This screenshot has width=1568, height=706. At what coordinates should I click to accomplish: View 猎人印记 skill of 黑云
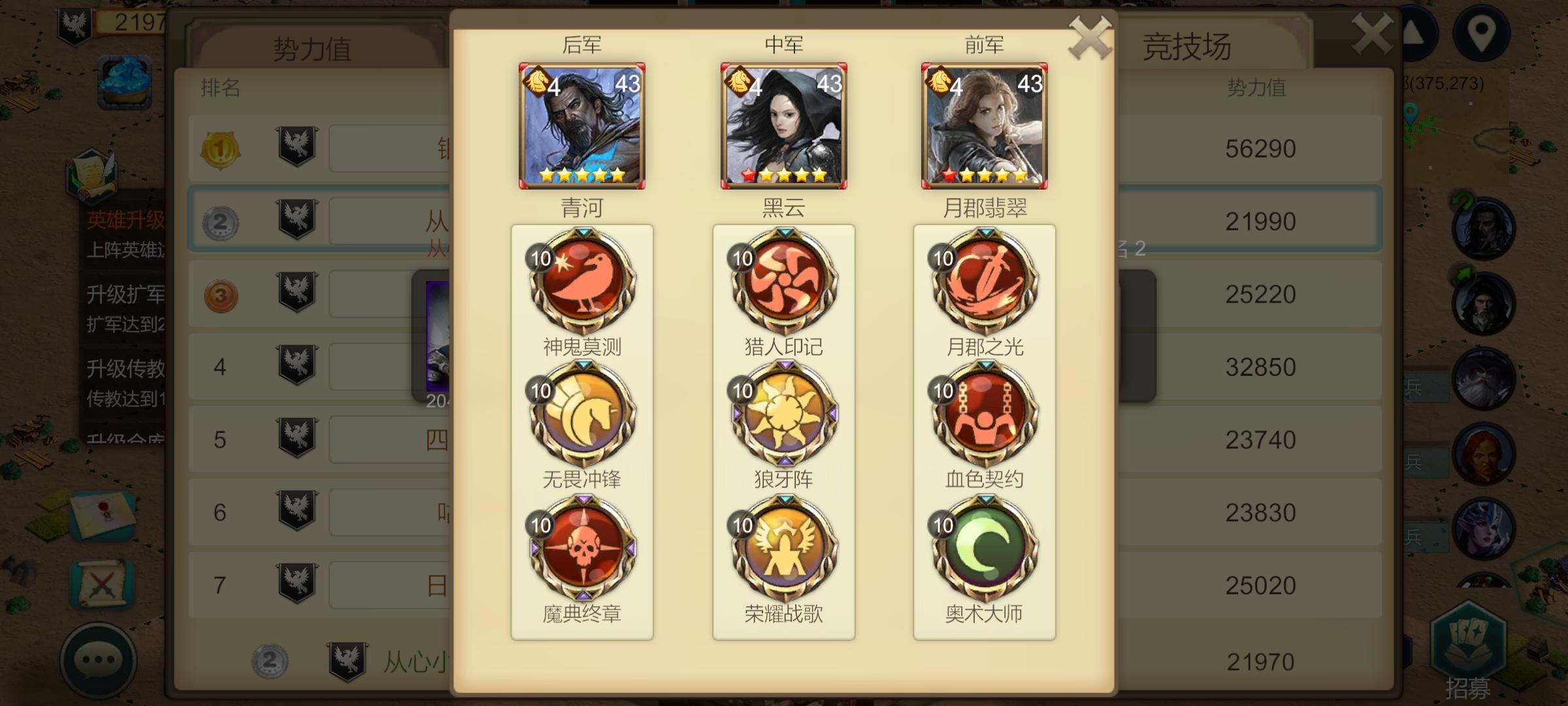(x=784, y=282)
